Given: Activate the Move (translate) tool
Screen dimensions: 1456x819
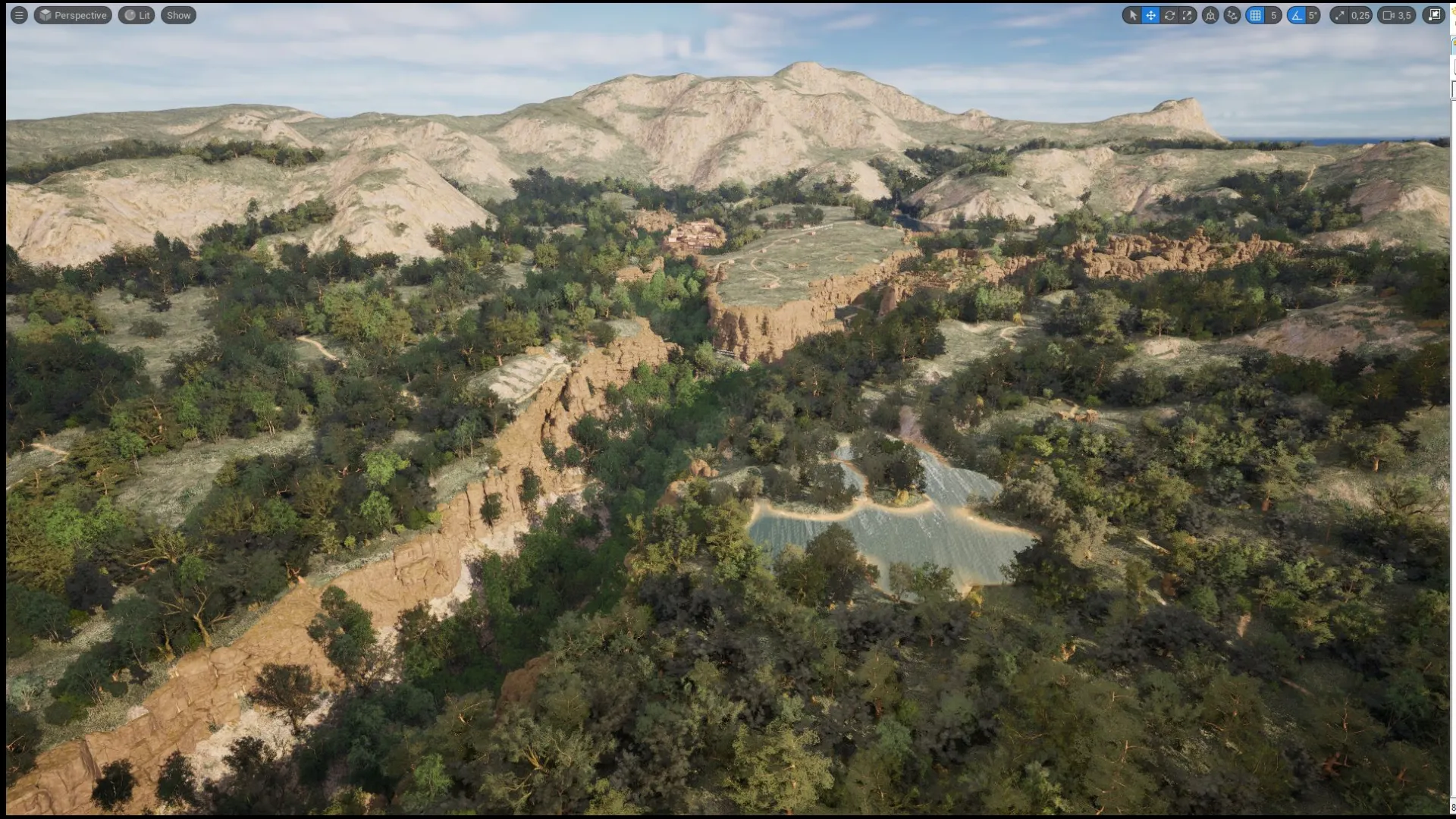Looking at the screenshot, I should [x=1151, y=15].
